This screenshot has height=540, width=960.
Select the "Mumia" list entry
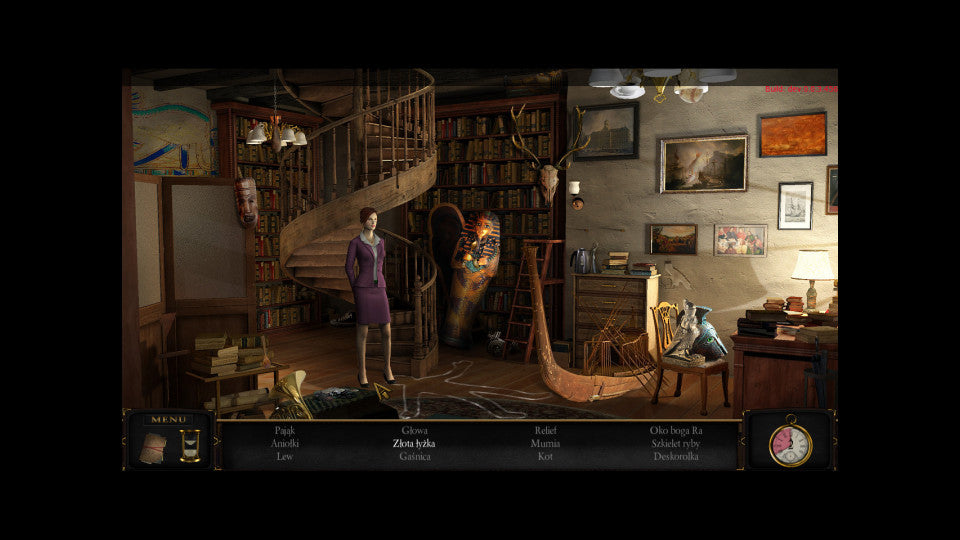click(x=545, y=443)
